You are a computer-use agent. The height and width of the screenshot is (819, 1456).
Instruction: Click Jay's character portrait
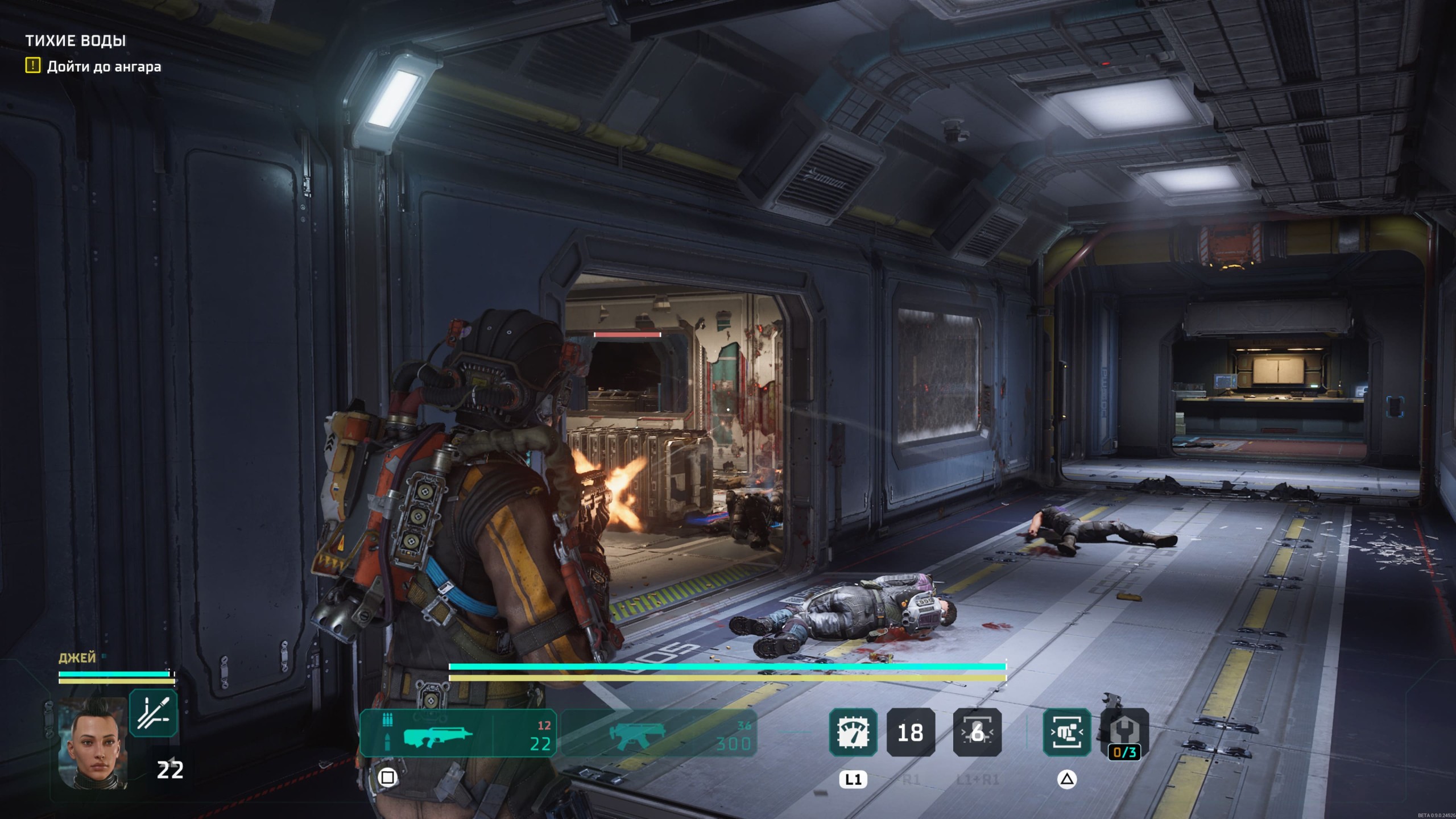point(93,742)
